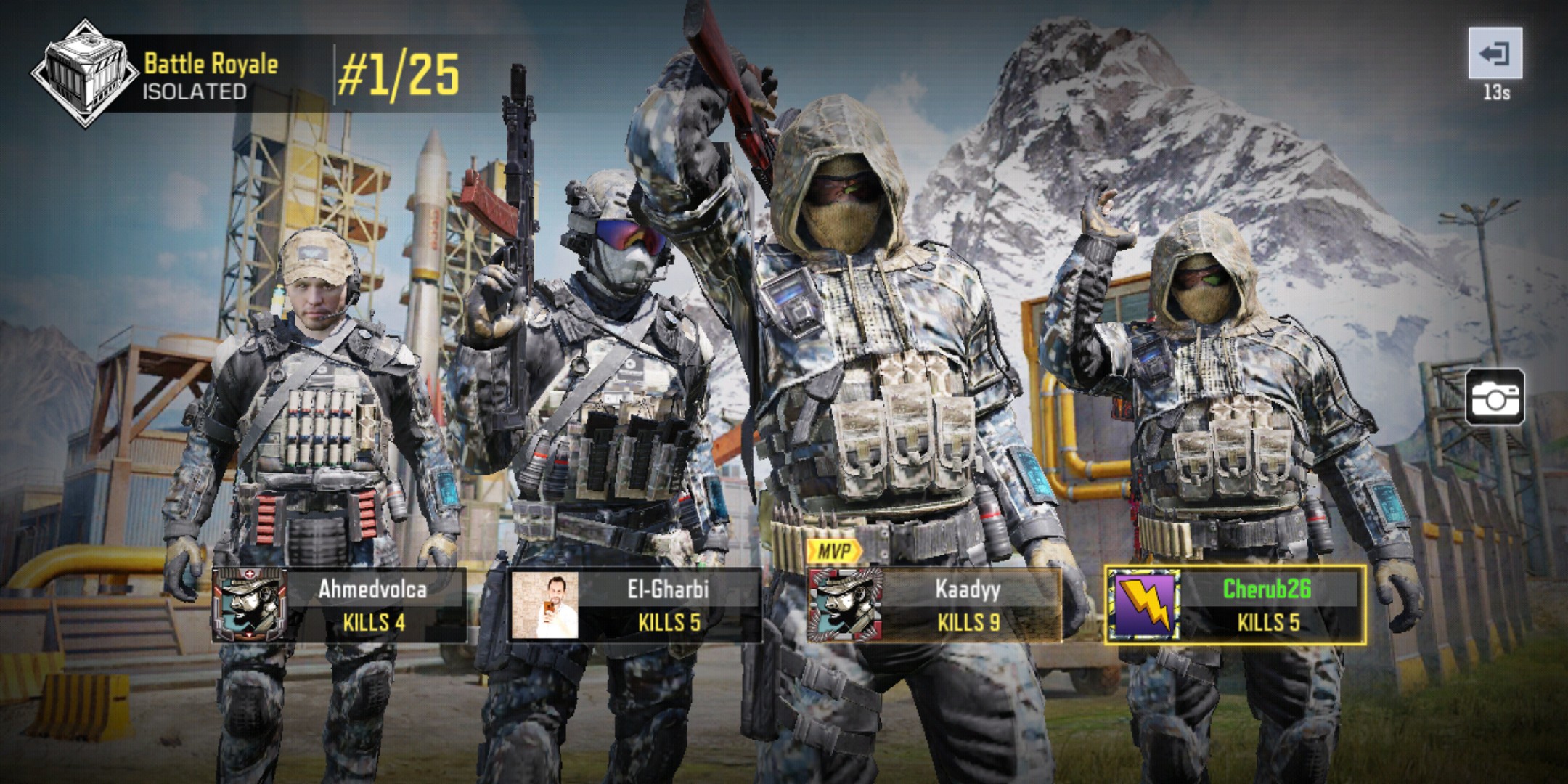Click El-Gharbi's profile photo avatar

pyautogui.click(x=544, y=605)
